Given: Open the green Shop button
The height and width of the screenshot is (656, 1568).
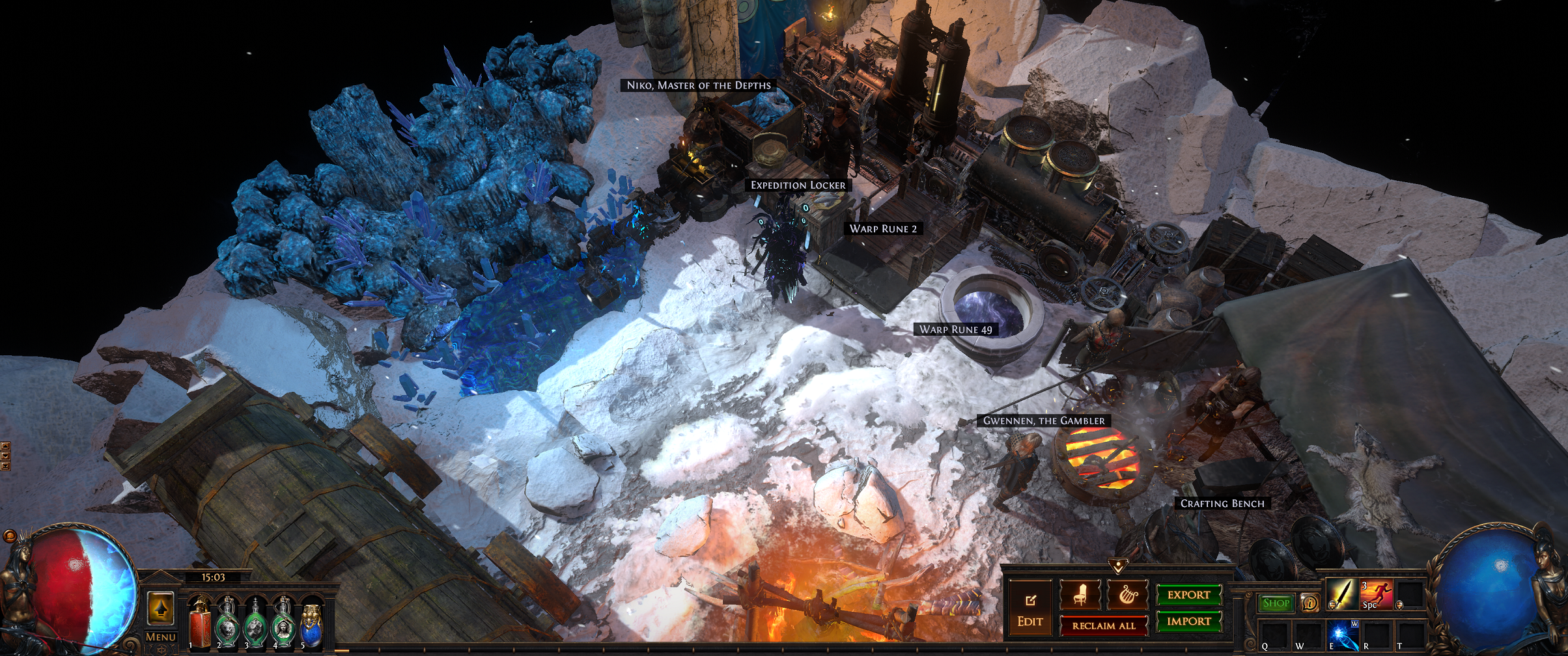Looking at the screenshot, I should (1276, 603).
